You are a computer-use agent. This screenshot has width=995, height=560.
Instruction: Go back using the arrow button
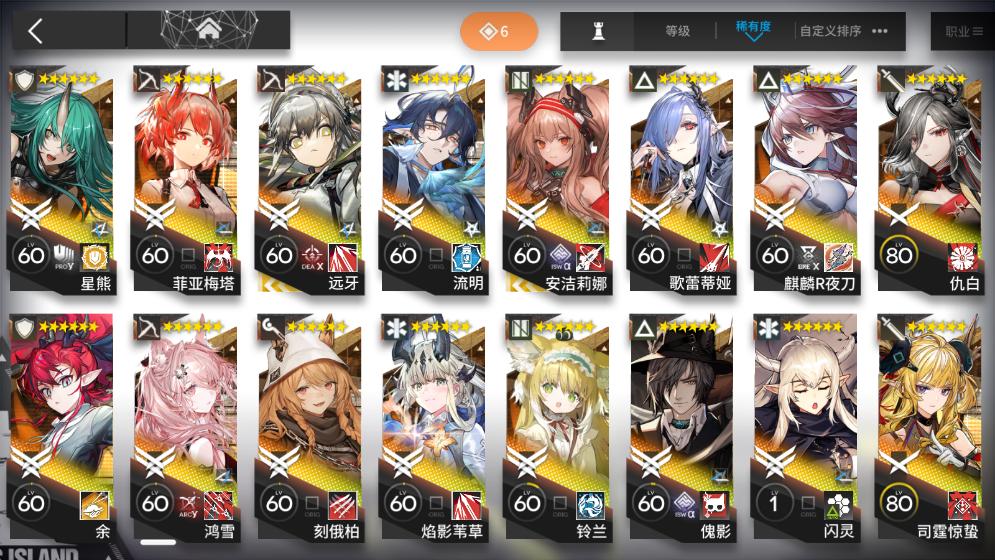point(36,31)
